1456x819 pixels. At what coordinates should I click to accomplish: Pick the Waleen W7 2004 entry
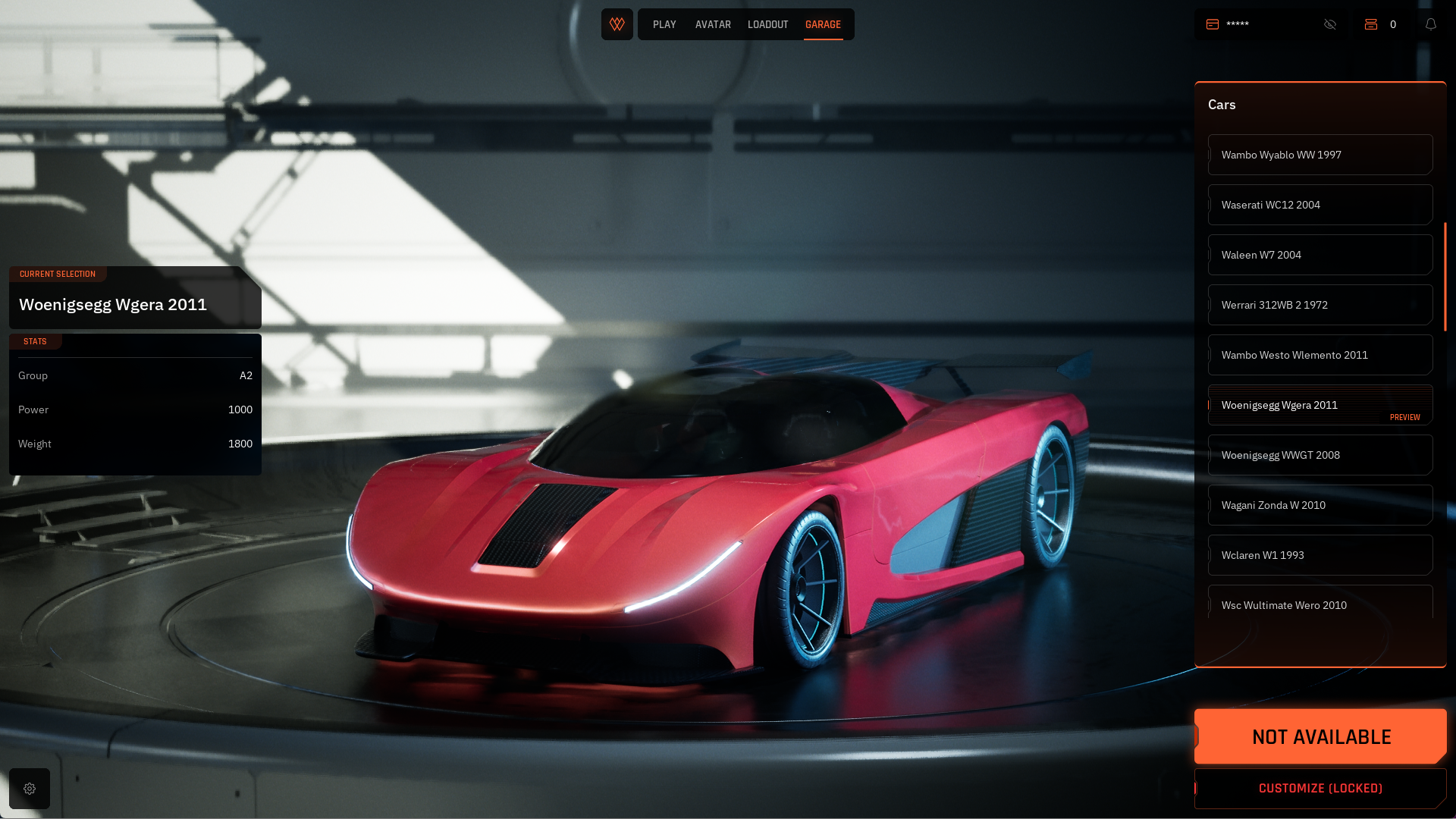coord(1319,255)
